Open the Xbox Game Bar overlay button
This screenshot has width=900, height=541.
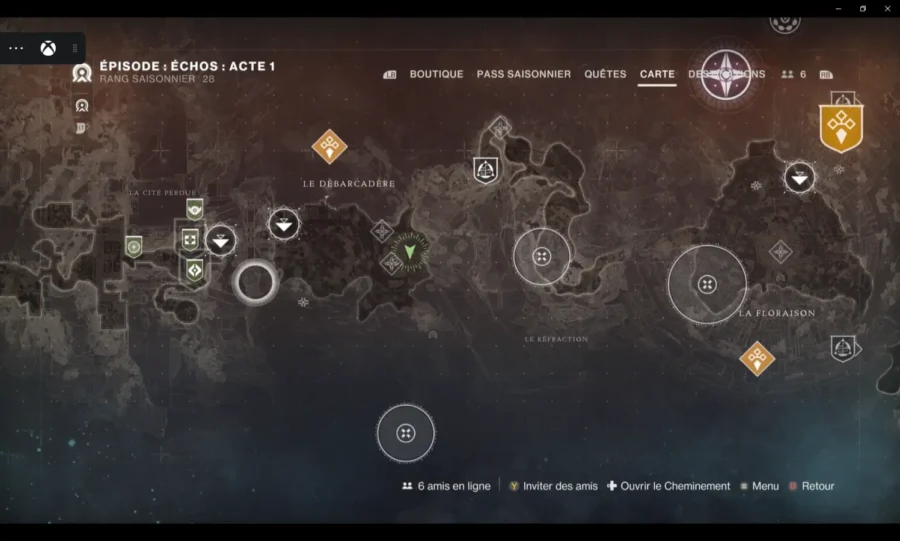48,48
